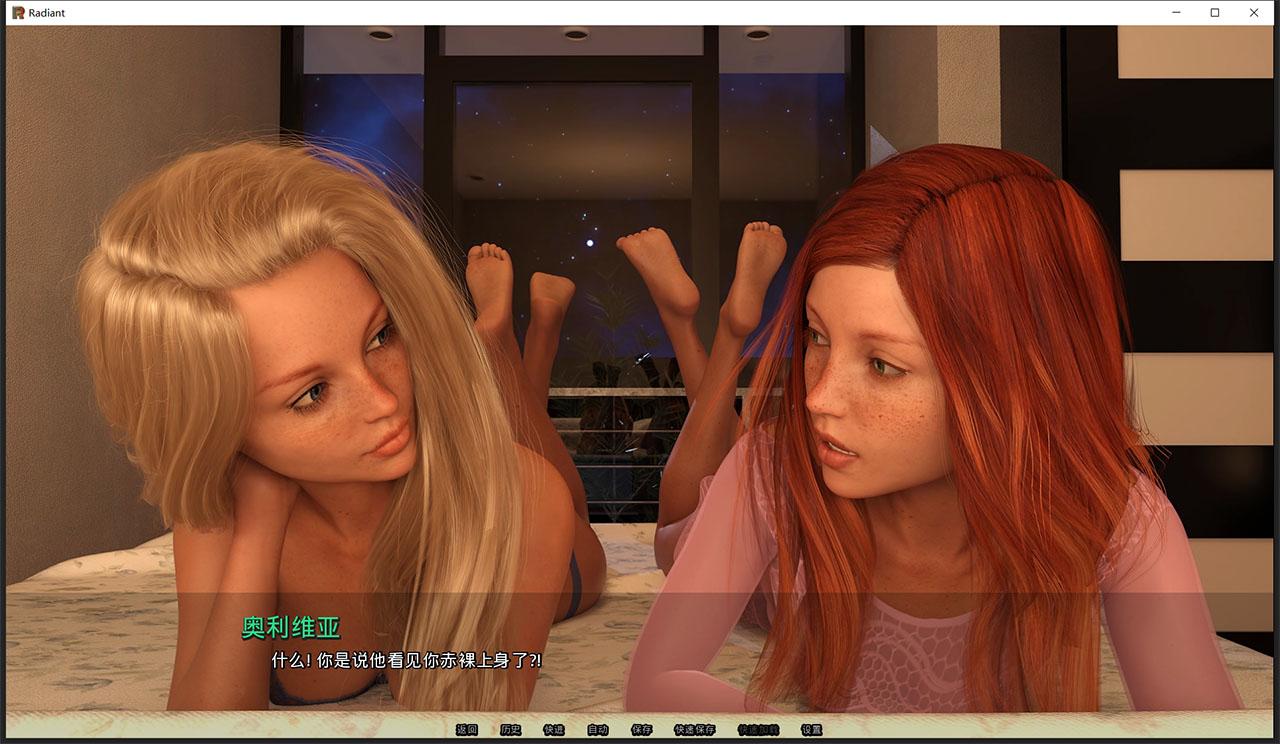Screen dimensions: 1280x744
Task: Perform a 快速保存 quick save
Action: (694, 731)
